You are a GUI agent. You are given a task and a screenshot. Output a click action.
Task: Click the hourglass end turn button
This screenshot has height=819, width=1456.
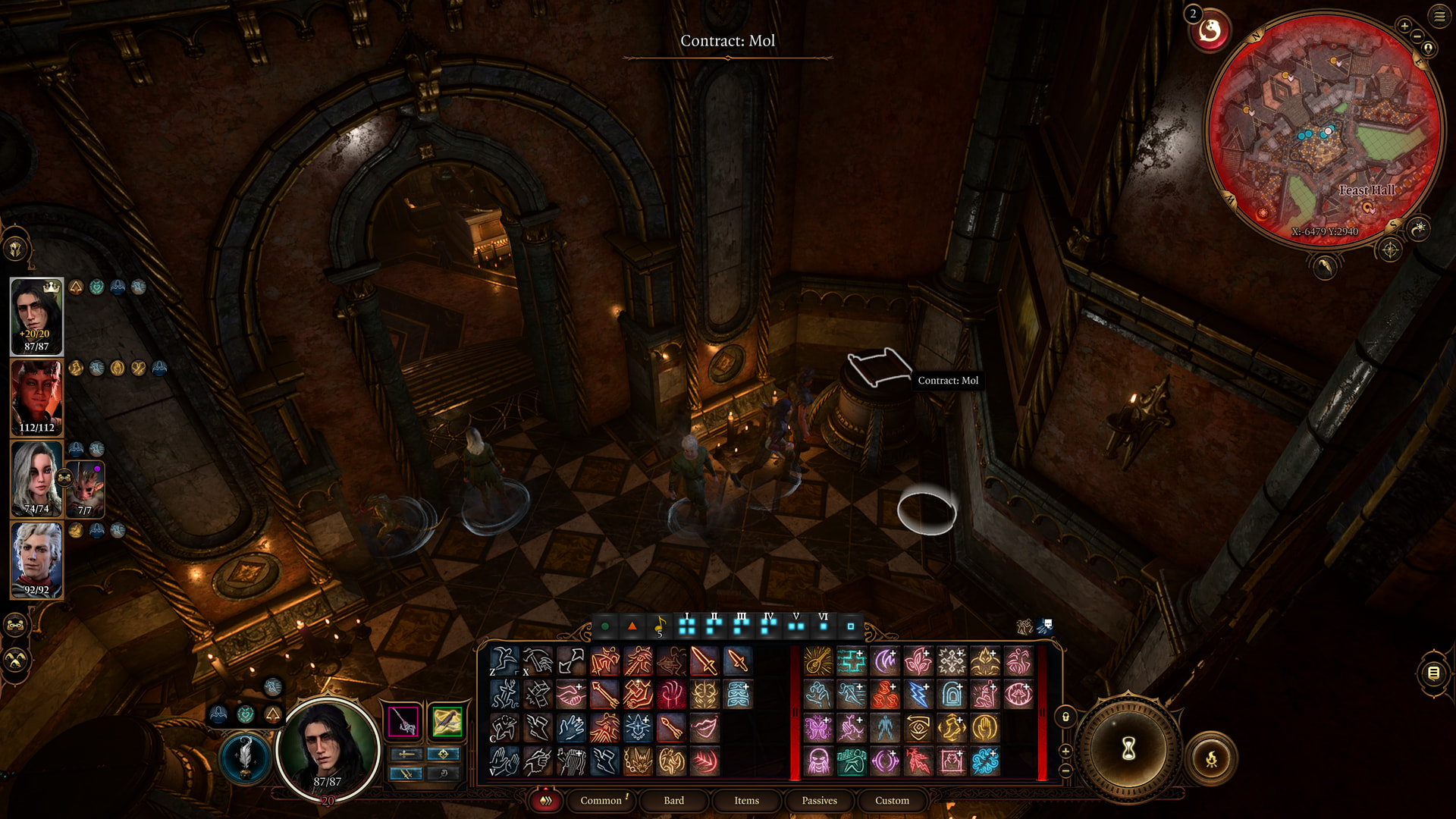(x=1128, y=749)
